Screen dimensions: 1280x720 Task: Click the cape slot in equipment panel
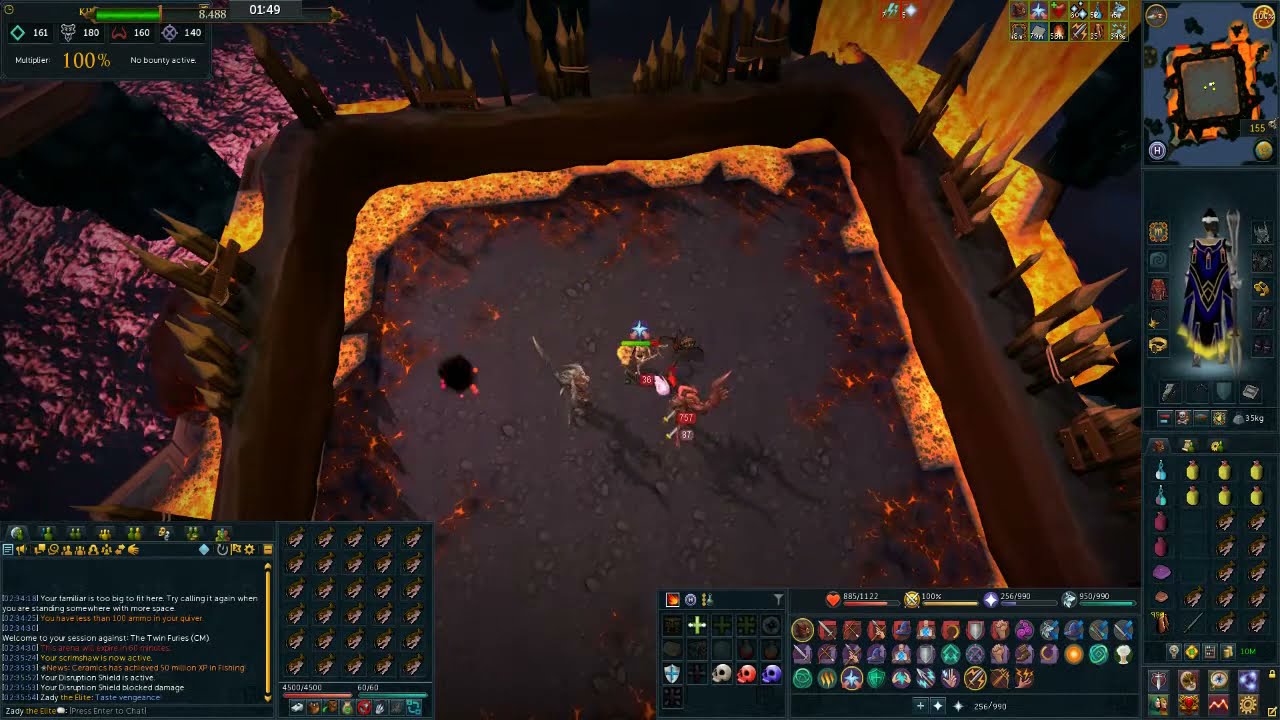(1159, 261)
